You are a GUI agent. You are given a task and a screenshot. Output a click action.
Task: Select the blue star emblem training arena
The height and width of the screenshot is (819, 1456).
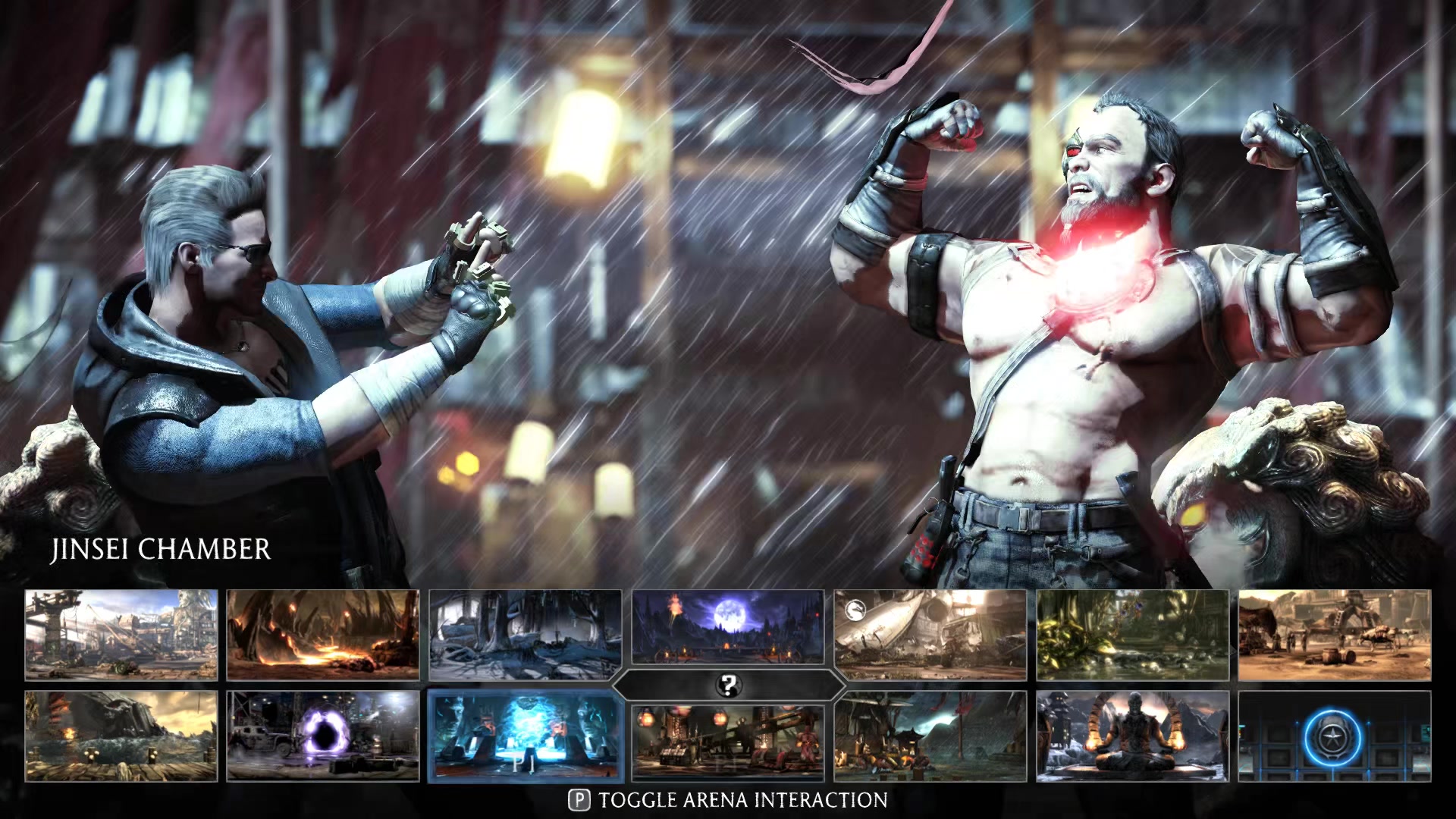[1335, 736]
